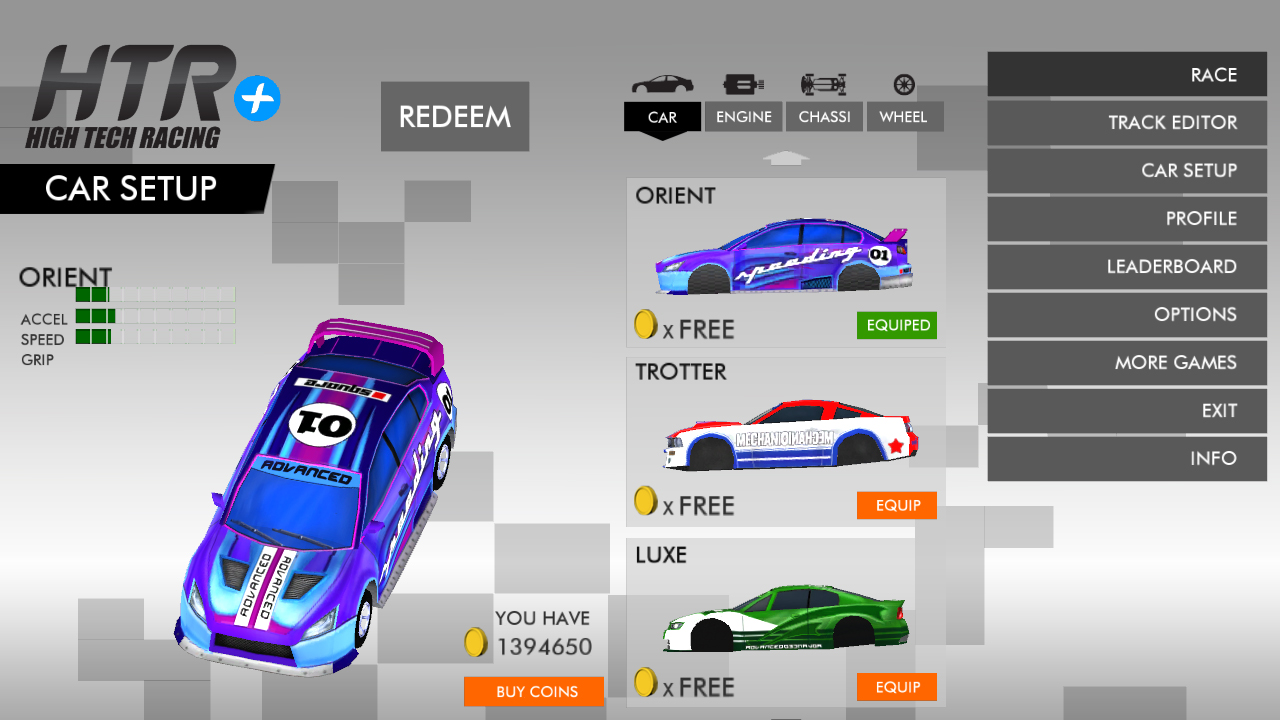
Task: Select the chassis icon above CHASSI tab
Action: coord(824,83)
